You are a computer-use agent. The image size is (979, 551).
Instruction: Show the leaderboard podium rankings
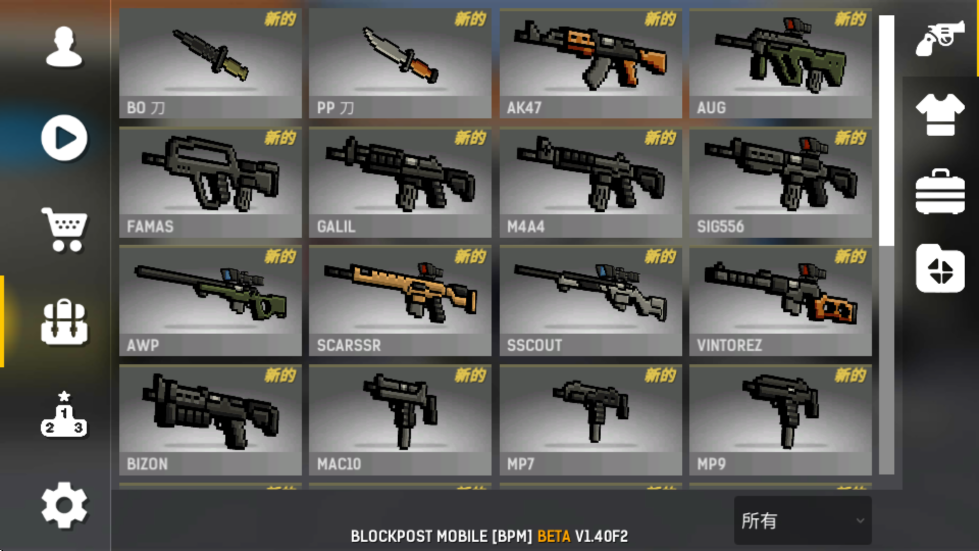(64, 414)
